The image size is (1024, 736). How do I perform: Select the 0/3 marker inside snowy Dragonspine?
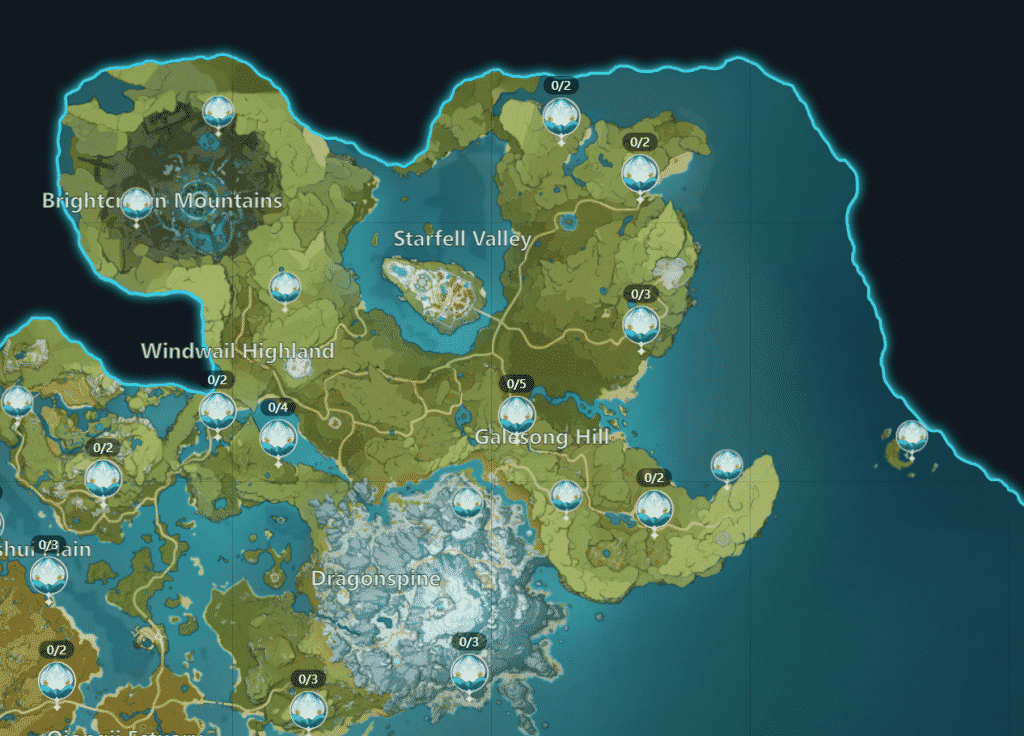click(468, 671)
